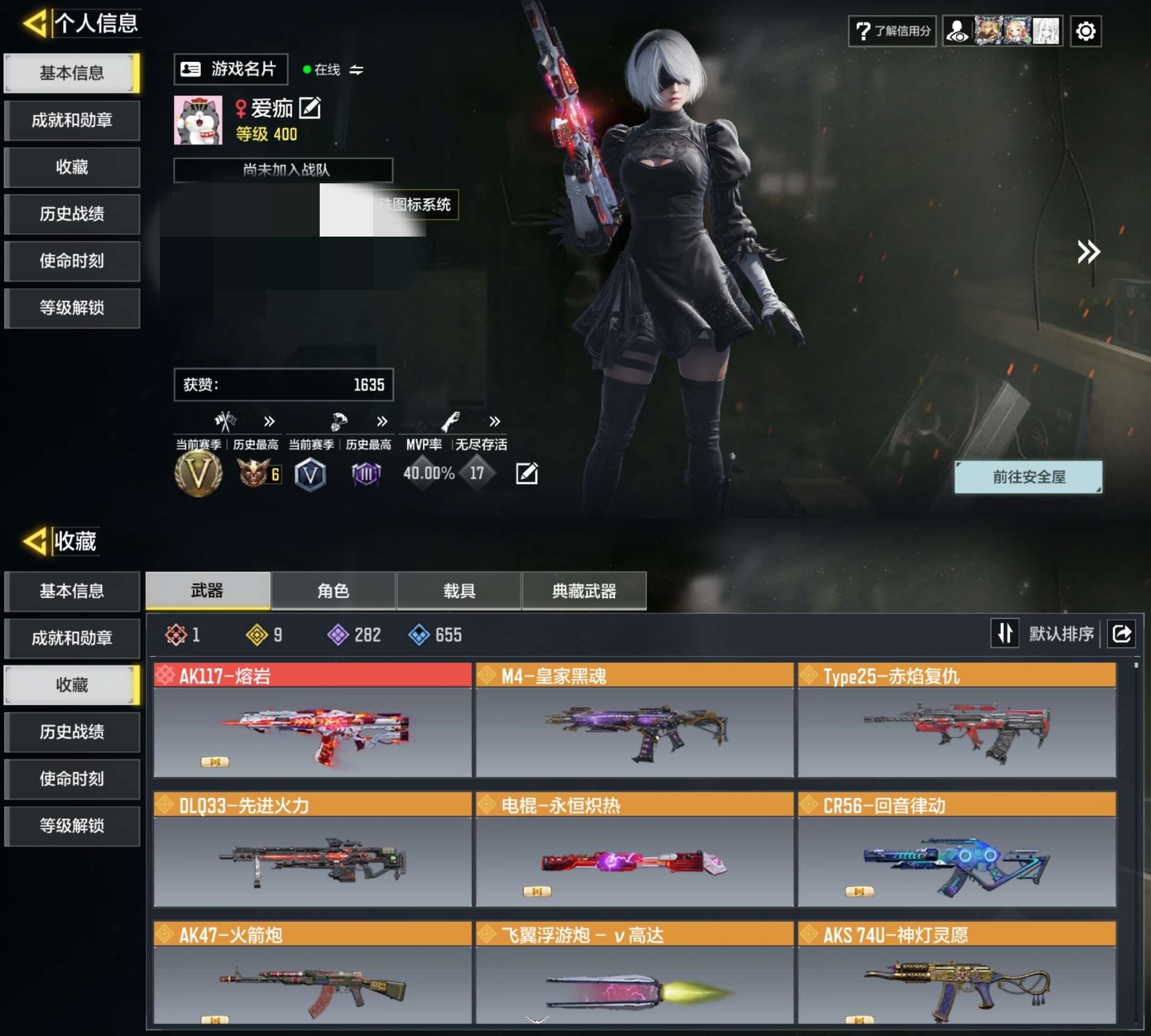Go back using arrow beside 个人信息
Screen dimensions: 1151x1036
click(35, 24)
